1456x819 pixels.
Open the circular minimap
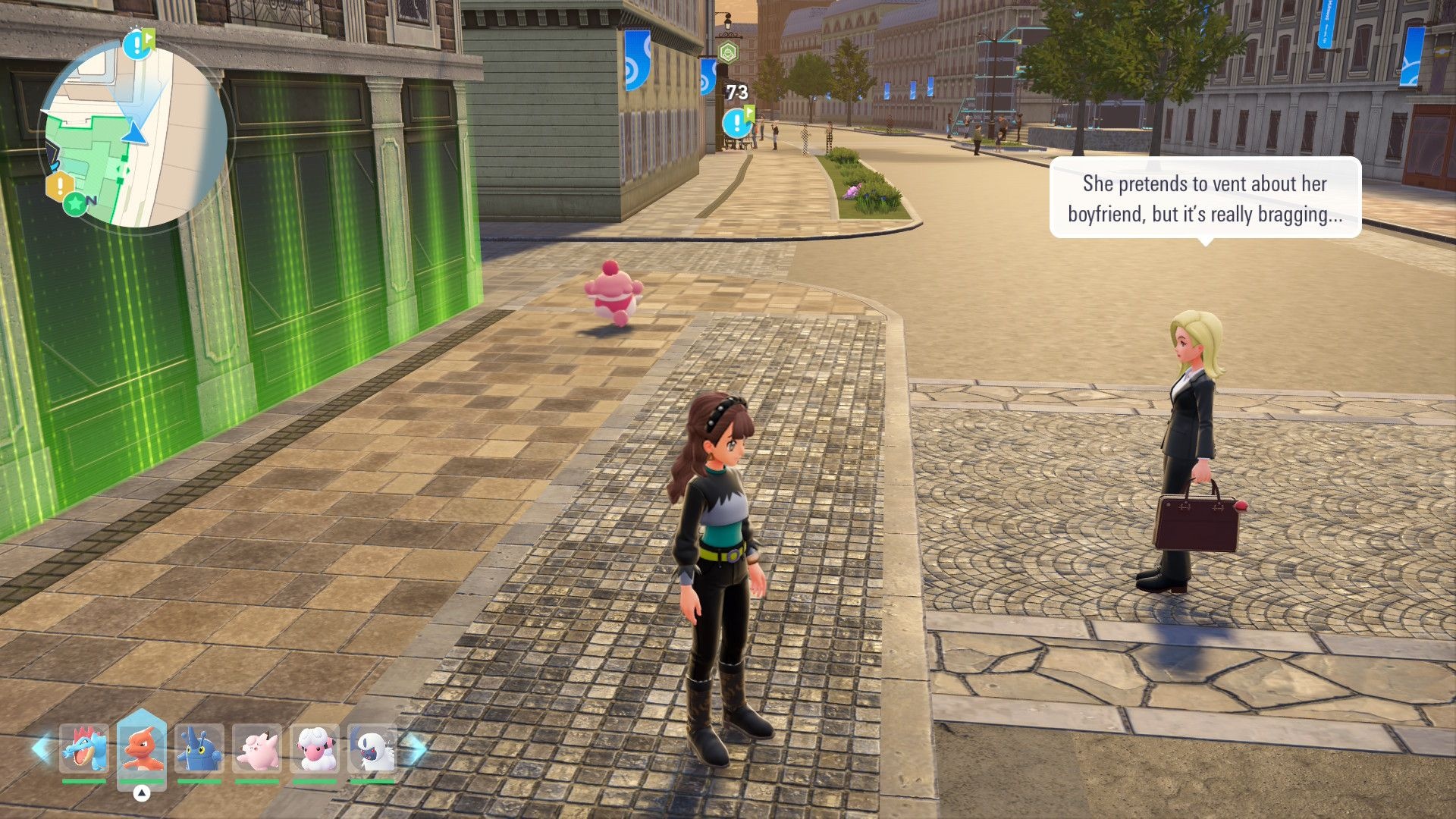133,135
